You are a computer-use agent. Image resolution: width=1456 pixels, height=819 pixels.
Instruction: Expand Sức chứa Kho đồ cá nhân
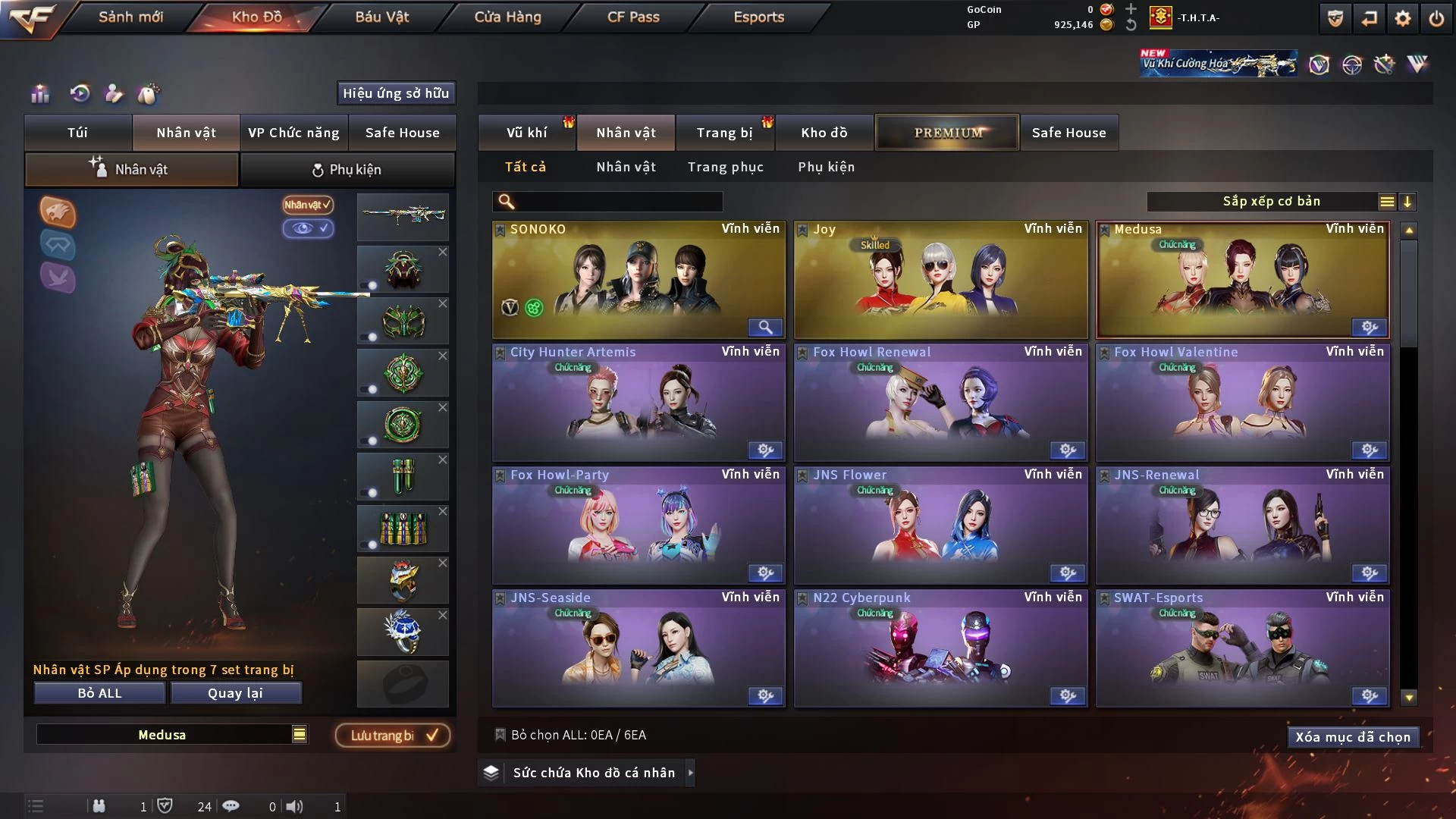(x=594, y=773)
